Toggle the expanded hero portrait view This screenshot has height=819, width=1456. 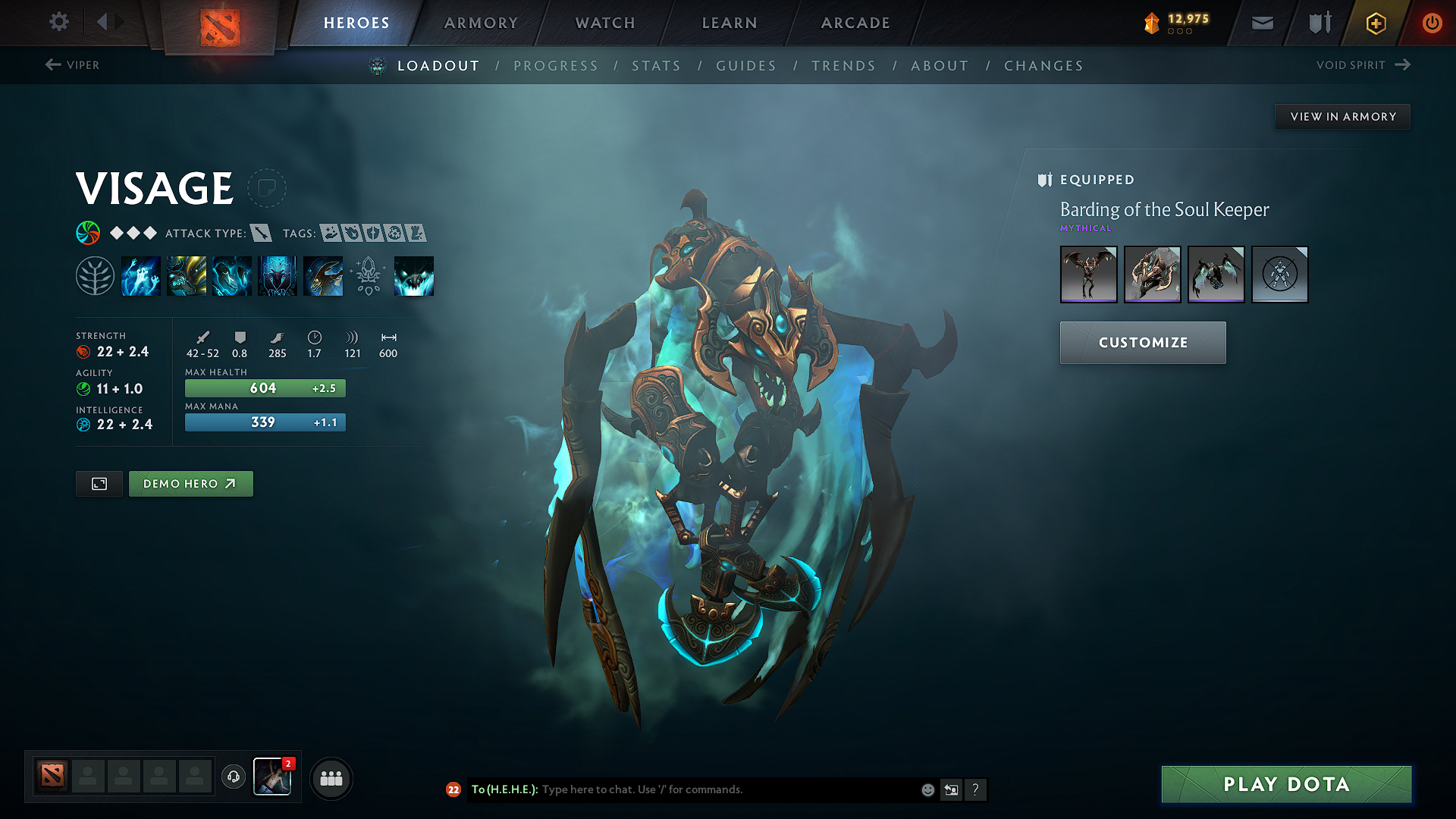[x=99, y=483]
